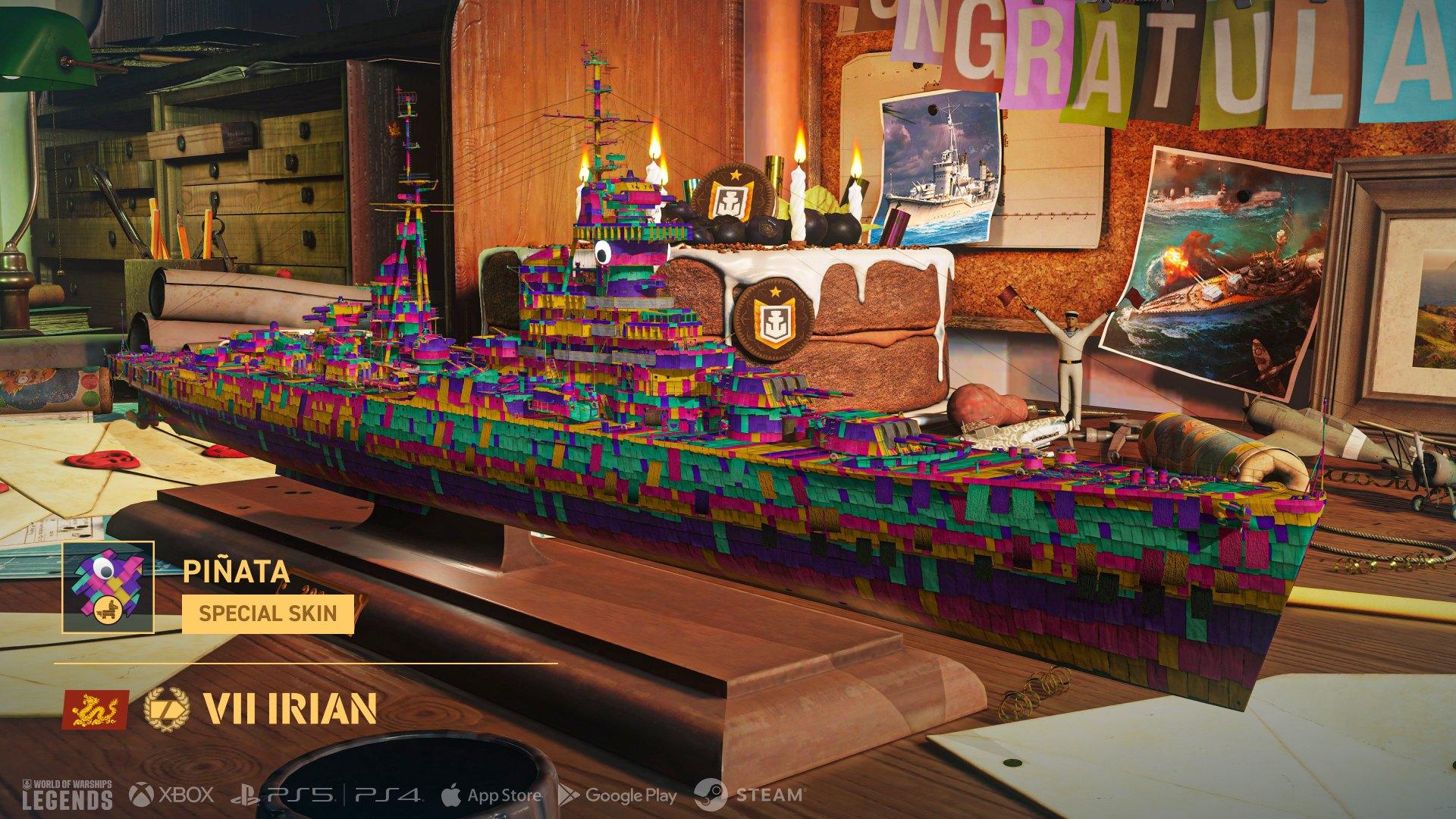Click the Special Skin label
1456x819 pixels.
click(268, 613)
